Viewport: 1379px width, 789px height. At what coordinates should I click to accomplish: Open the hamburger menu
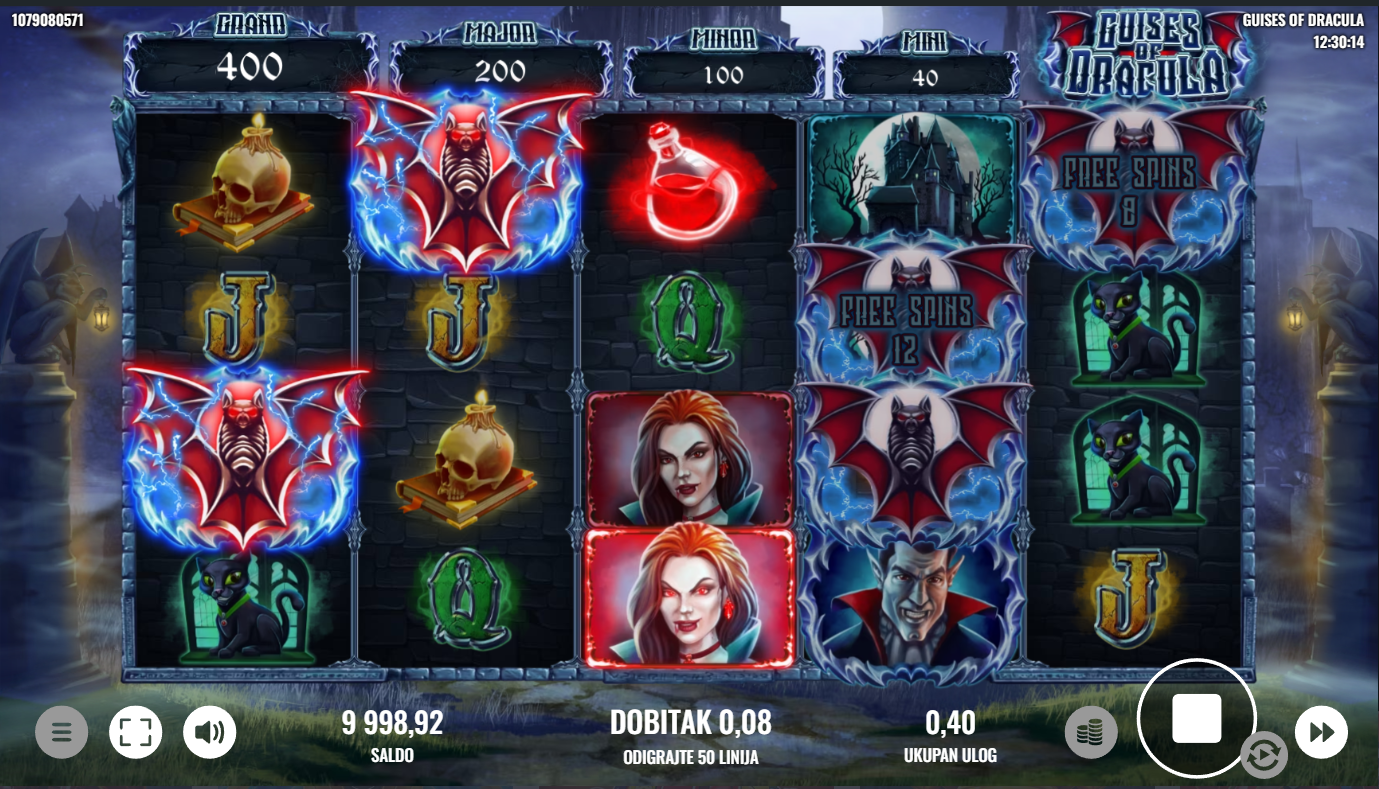[x=62, y=733]
